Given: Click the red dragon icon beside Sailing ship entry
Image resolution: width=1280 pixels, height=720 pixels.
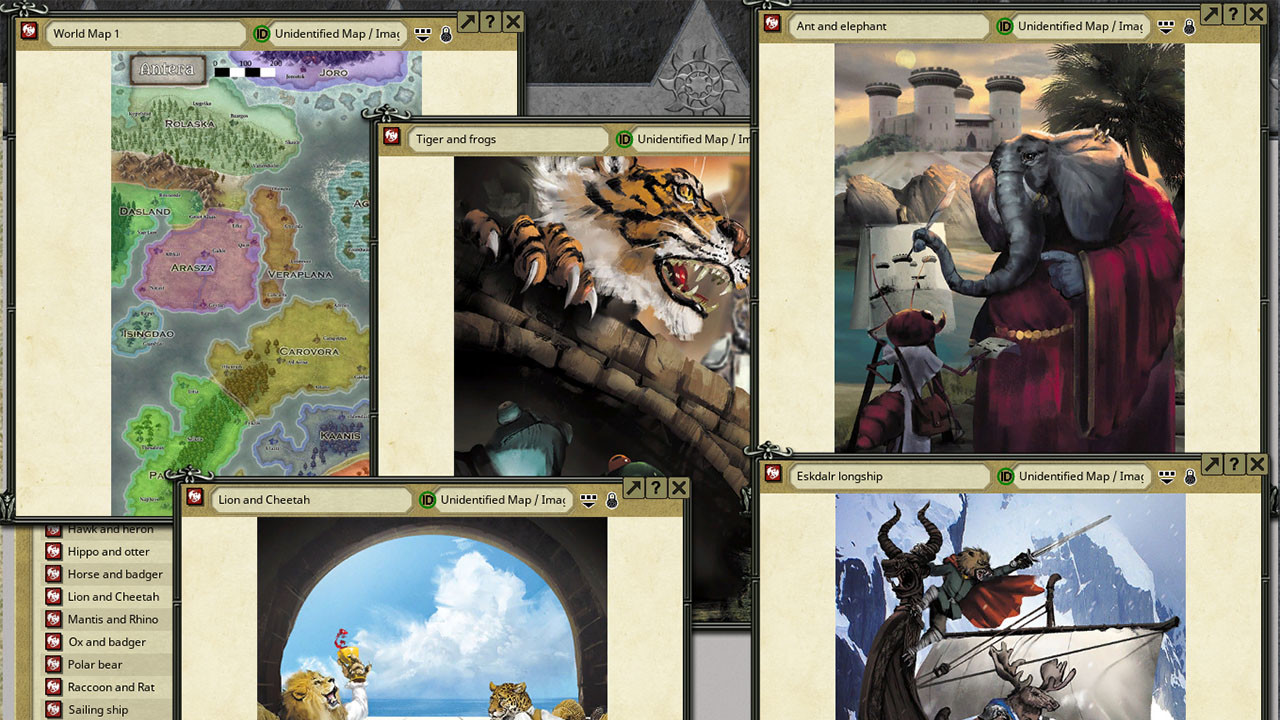Looking at the screenshot, I should pos(55,709).
